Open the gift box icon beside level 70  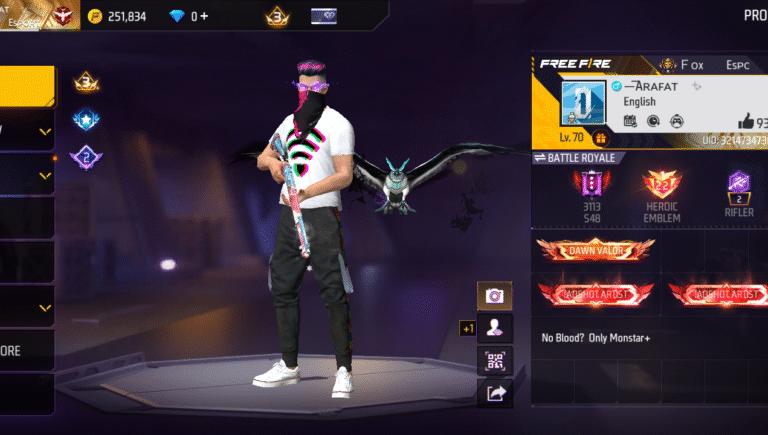(x=601, y=139)
